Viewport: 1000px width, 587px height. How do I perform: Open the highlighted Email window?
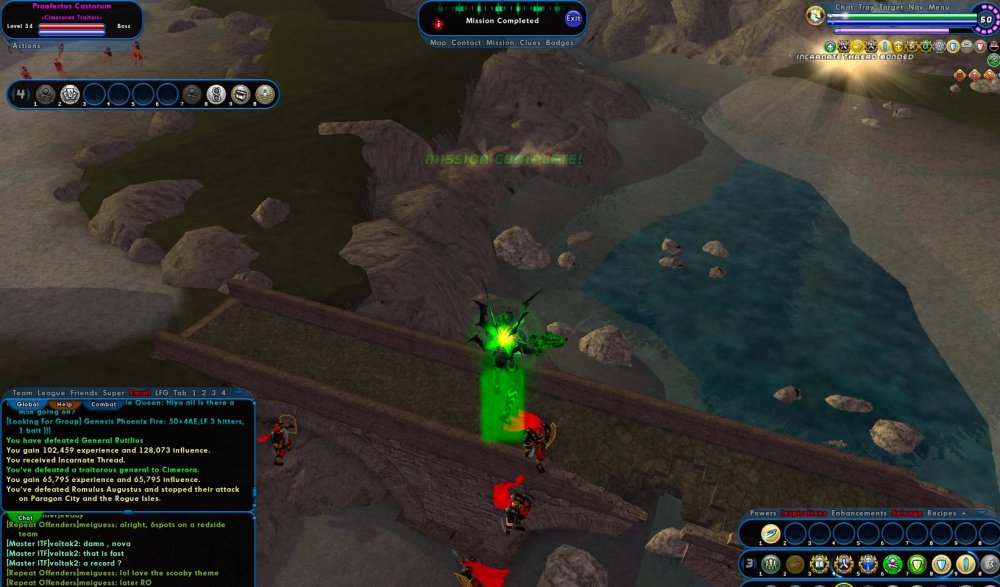coord(140,393)
